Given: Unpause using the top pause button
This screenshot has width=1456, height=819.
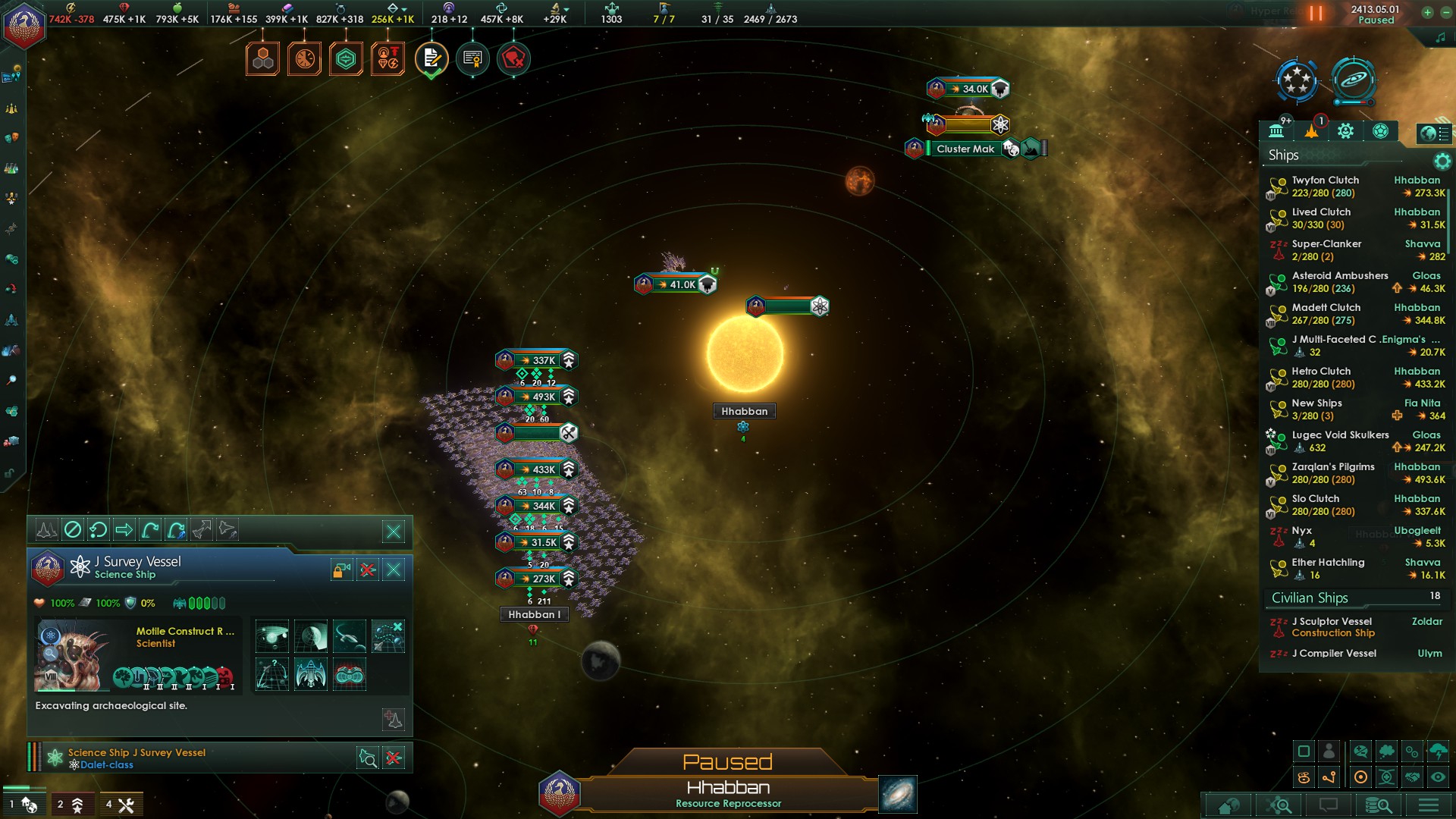Looking at the screenshot, I should [1316, 14].
